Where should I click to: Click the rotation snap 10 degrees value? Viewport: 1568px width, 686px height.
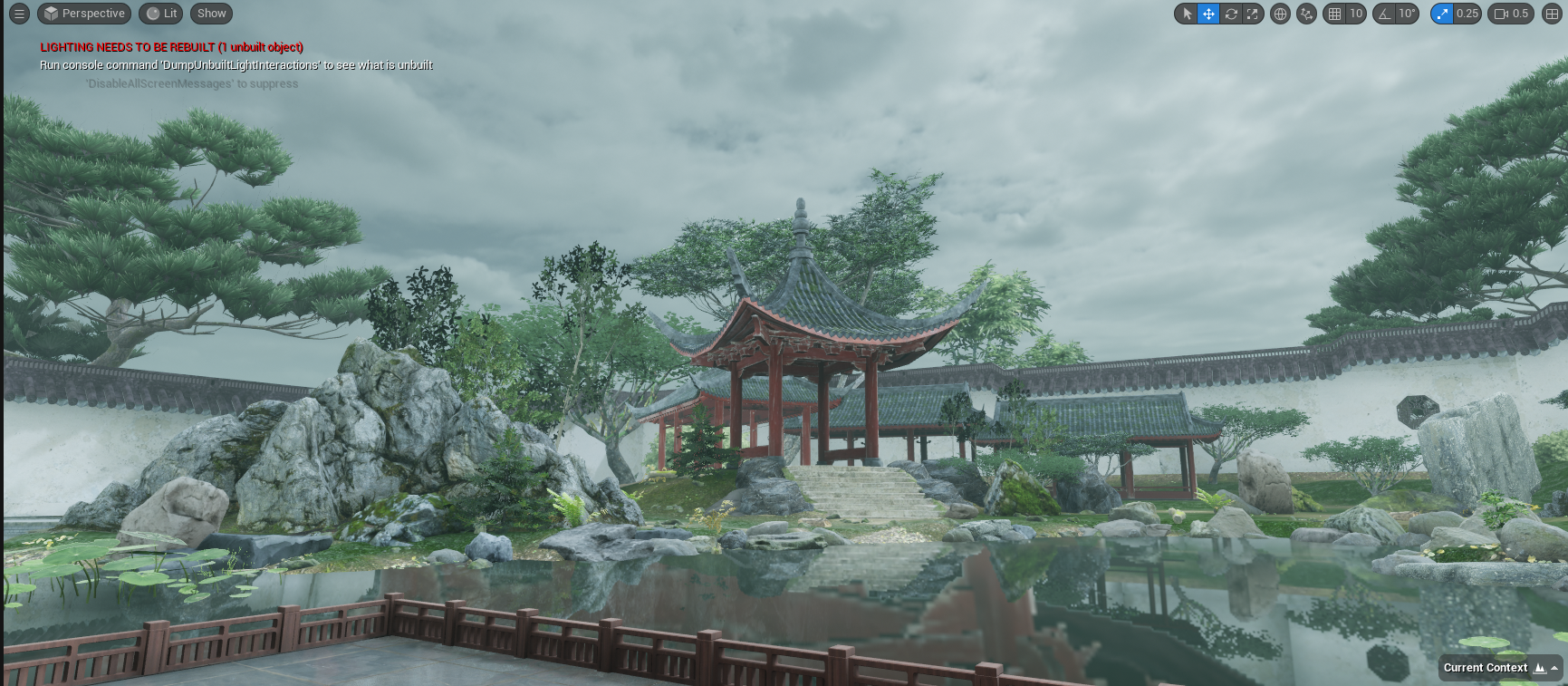tap(1407, 14)
